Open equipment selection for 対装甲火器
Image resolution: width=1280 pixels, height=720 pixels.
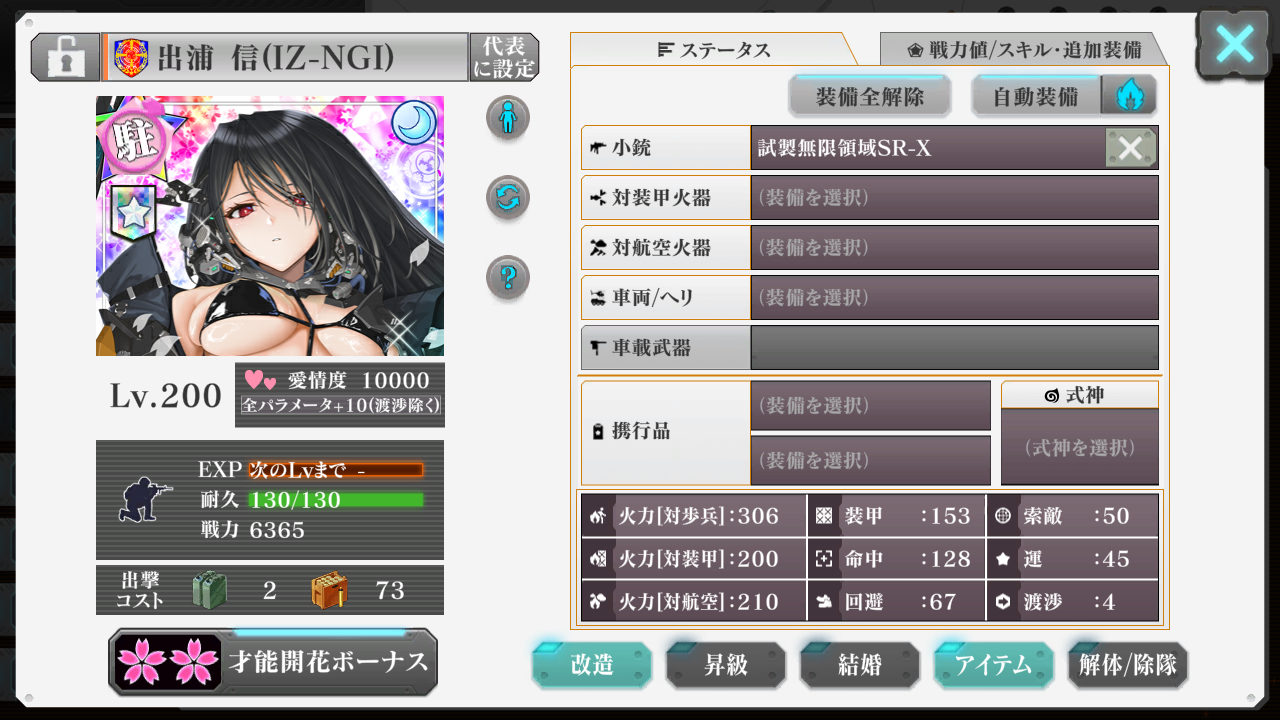pyautogui.click(x=953, y=197)
